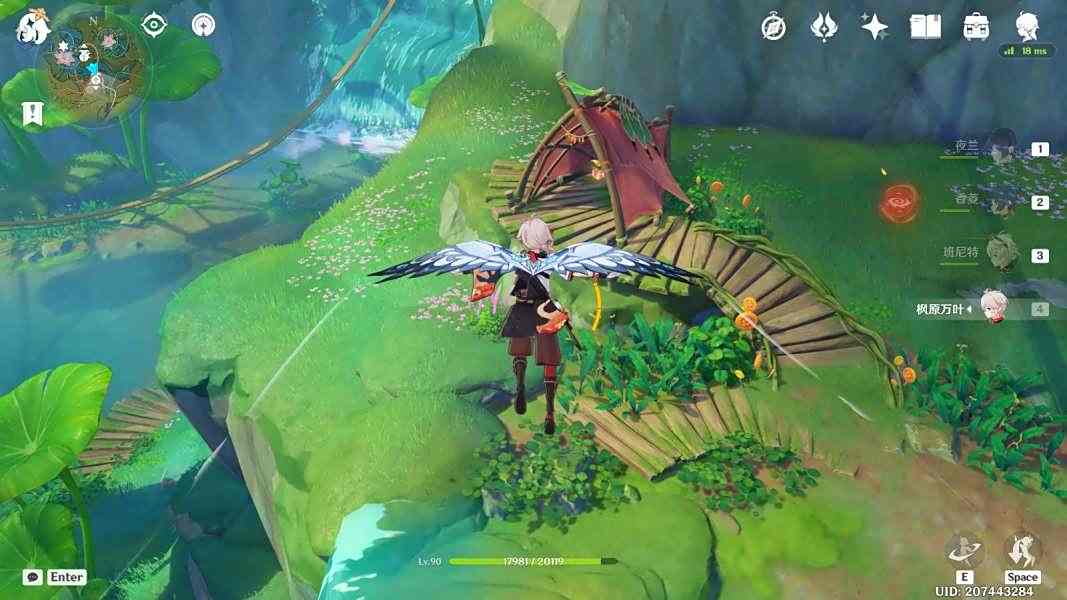This screenshot has height=600, width=1067.
Task: Open the winged battle pass icon
Action: [x=824, y=27]
